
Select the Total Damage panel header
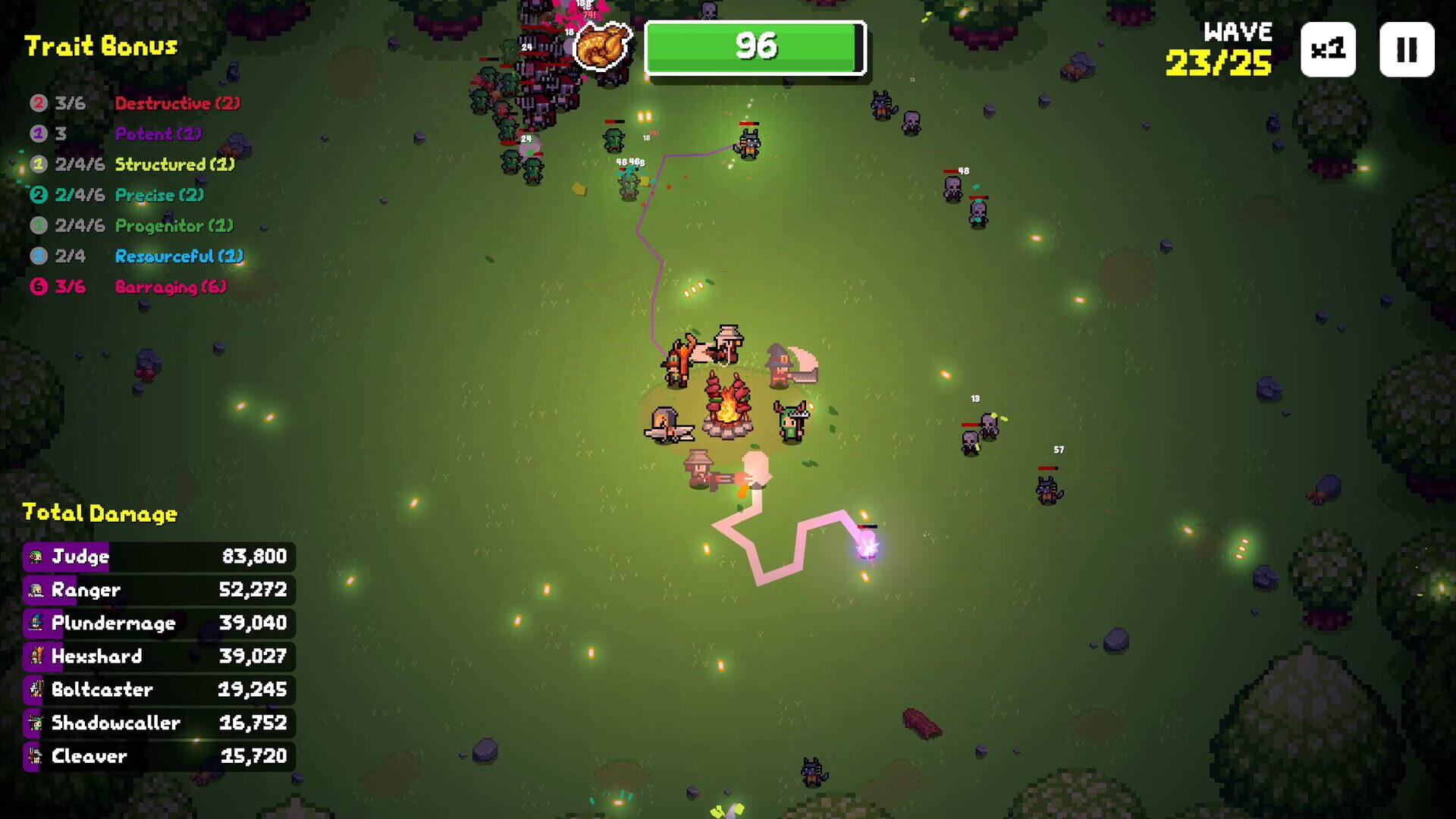pos(99,513)
